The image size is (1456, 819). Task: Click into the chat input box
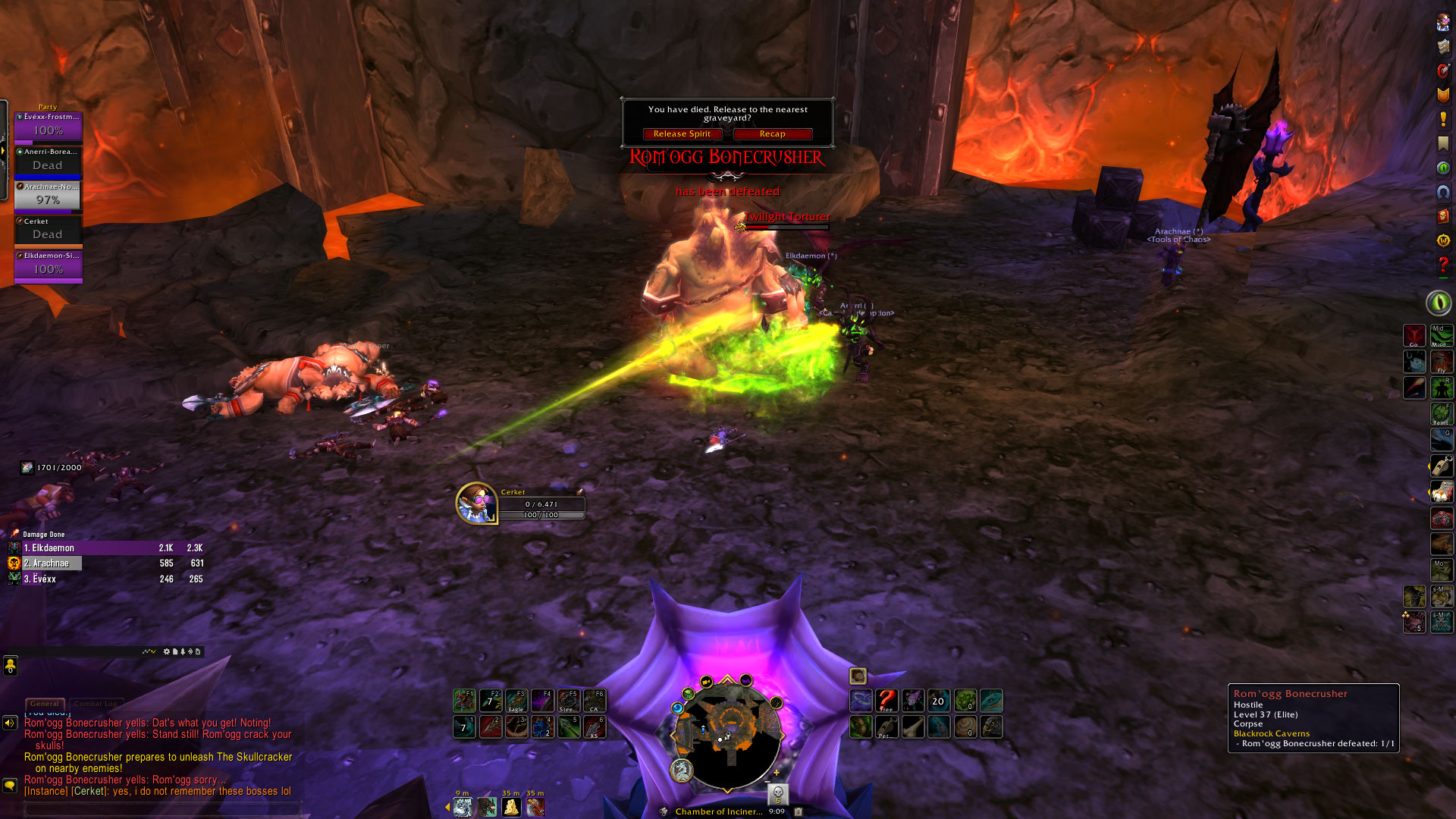pos(163,809)
